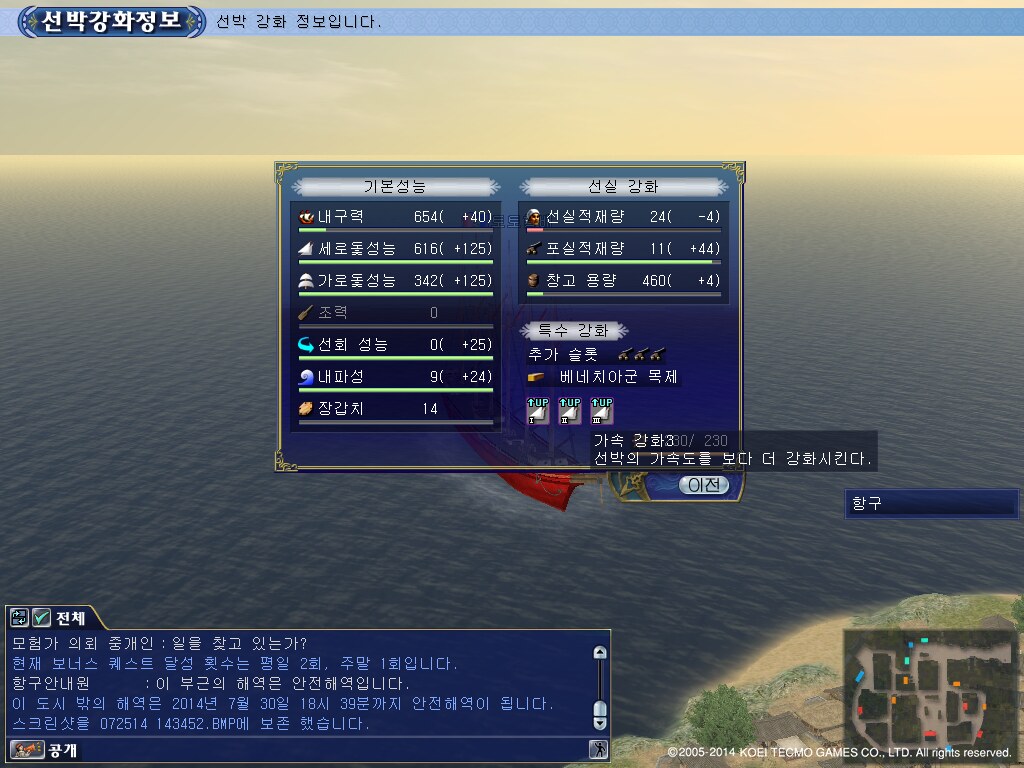This screenshot has height=768, width=1024.
Task: Select the 창고 용량 cargo capacity row
Action: click(623, 281)
